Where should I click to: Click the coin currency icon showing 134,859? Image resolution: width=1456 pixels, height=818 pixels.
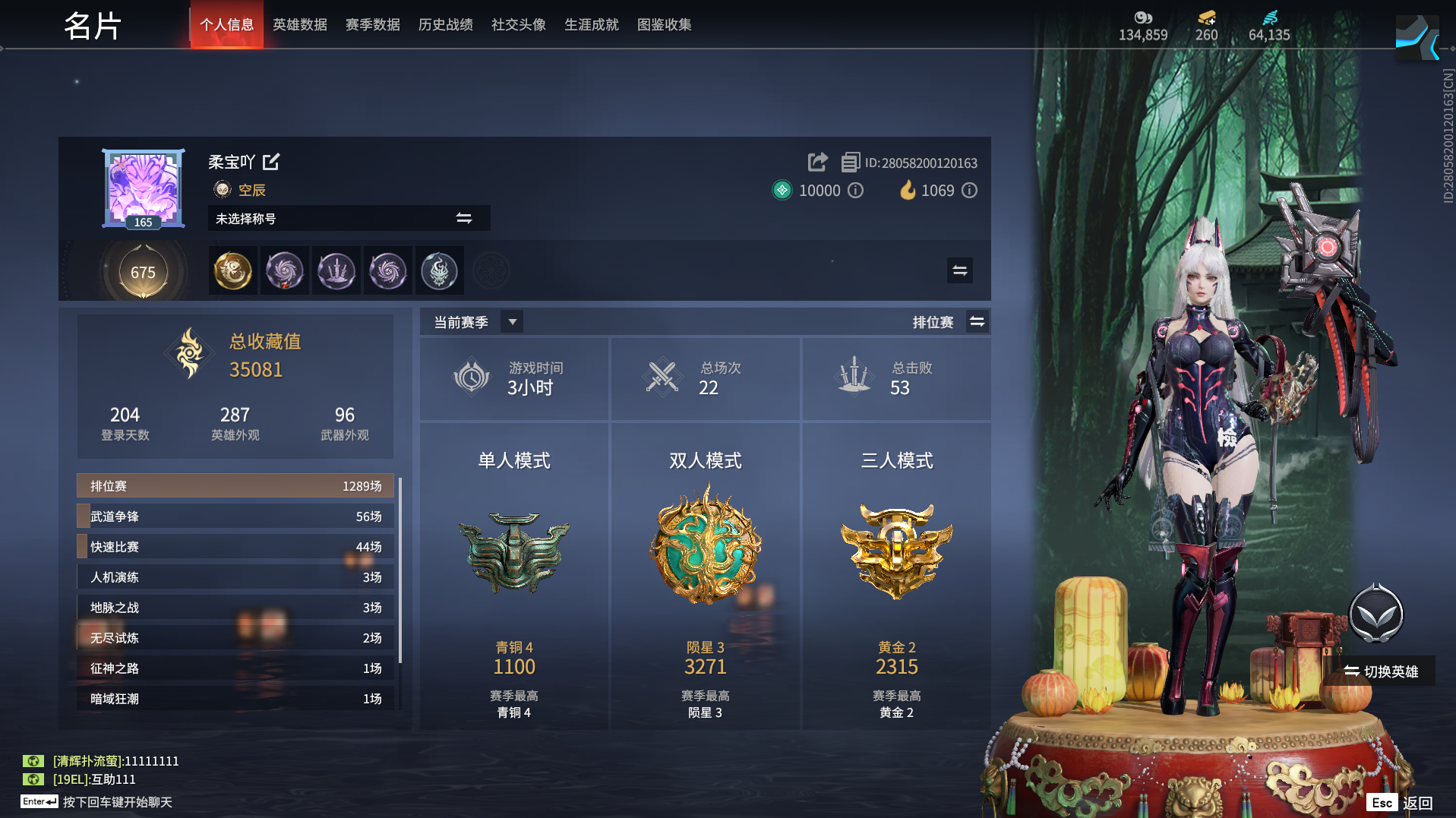click(x=1144, y=18)
